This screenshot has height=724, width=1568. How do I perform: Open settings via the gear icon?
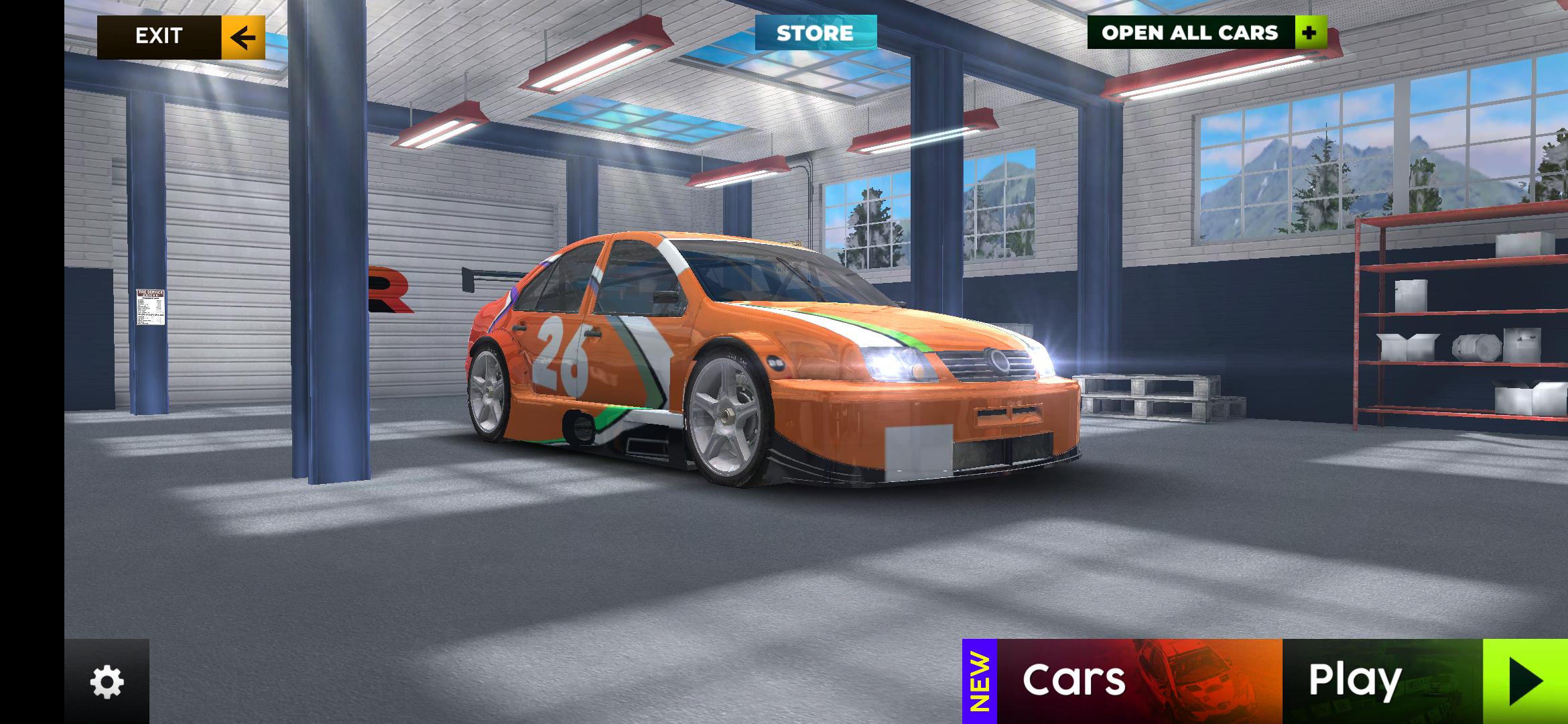tap(107, 682)
